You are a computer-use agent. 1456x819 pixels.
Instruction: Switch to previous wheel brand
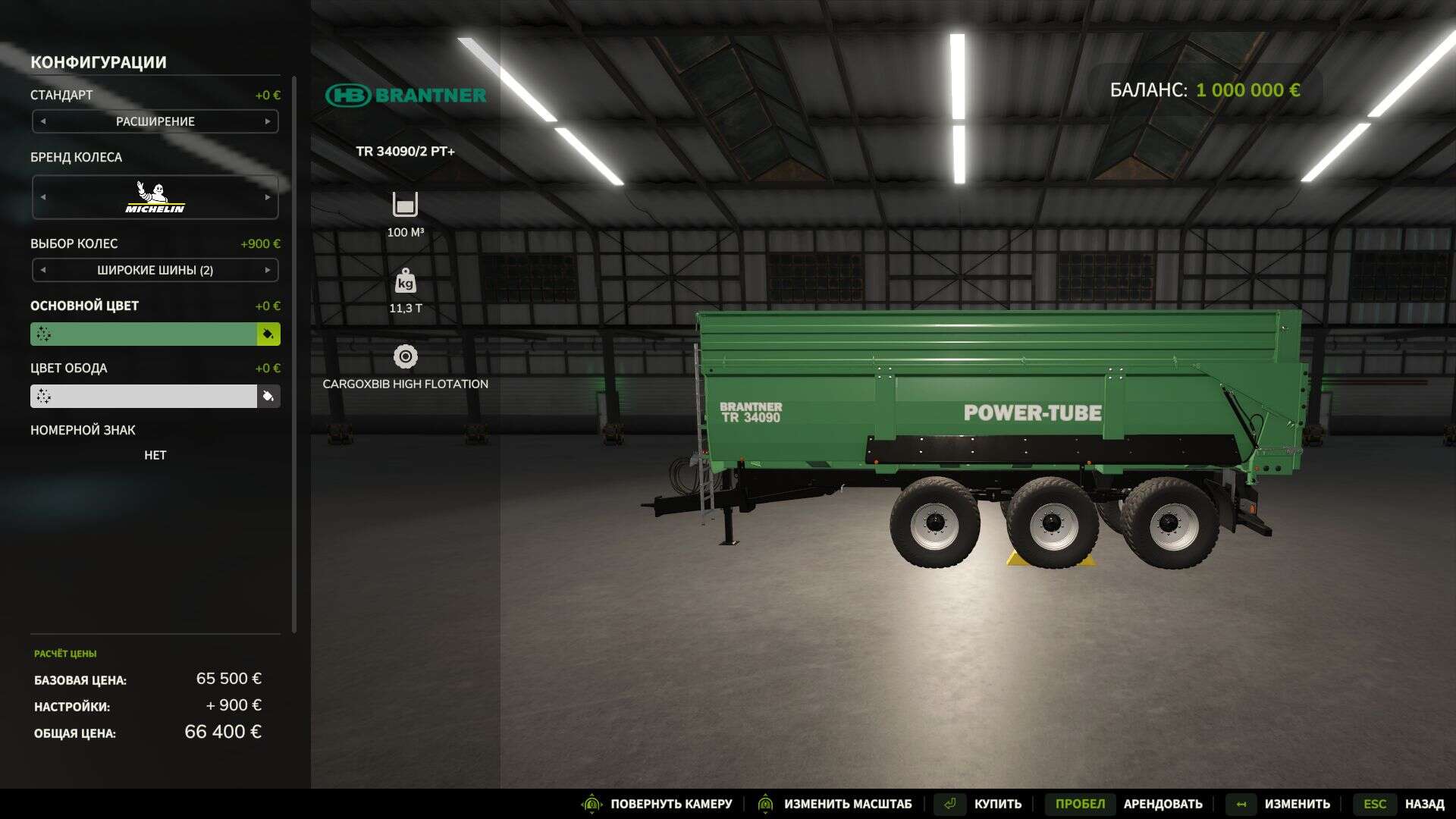point(43,197)
